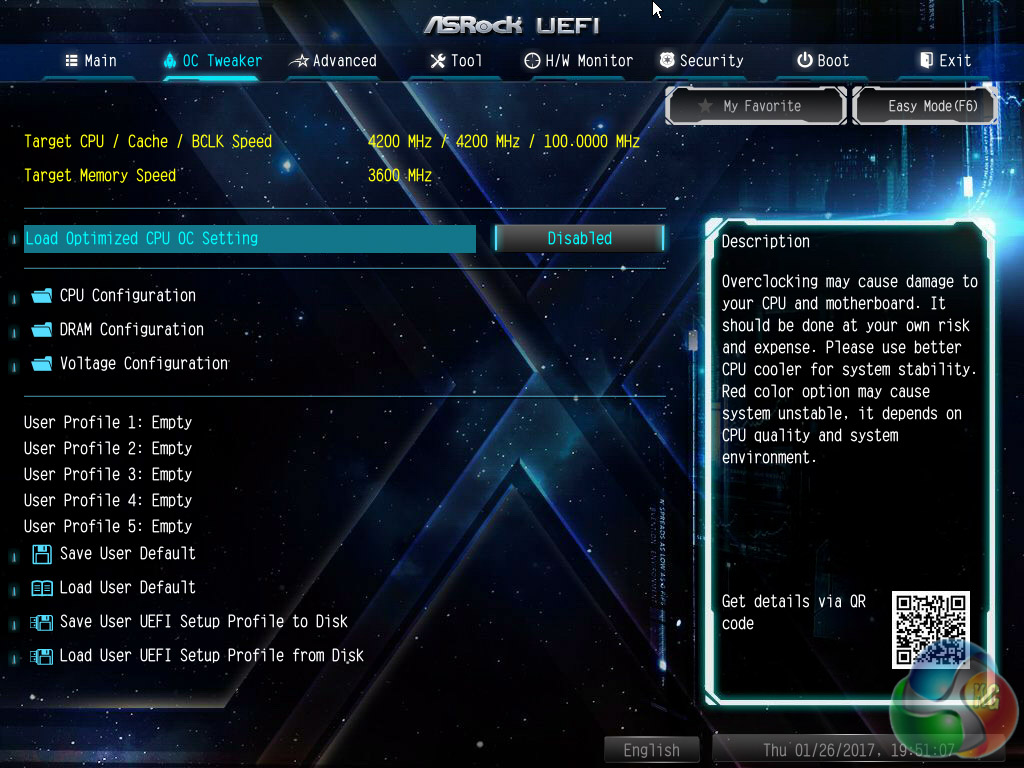
Task: Open CPU Configuration folder
Action: pos(127,296)
